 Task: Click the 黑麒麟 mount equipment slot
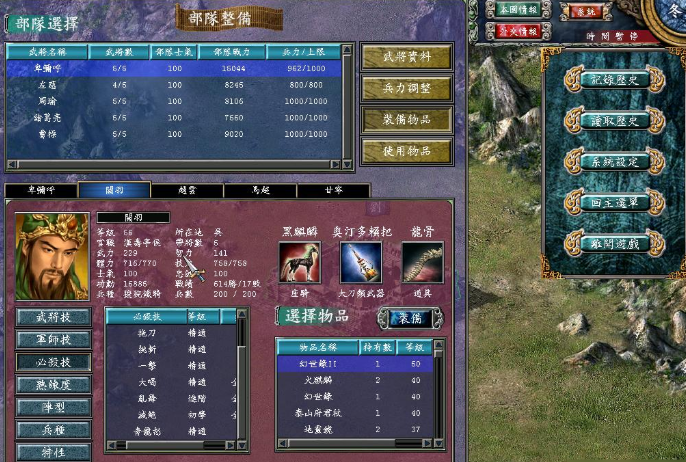pos(299,263)
